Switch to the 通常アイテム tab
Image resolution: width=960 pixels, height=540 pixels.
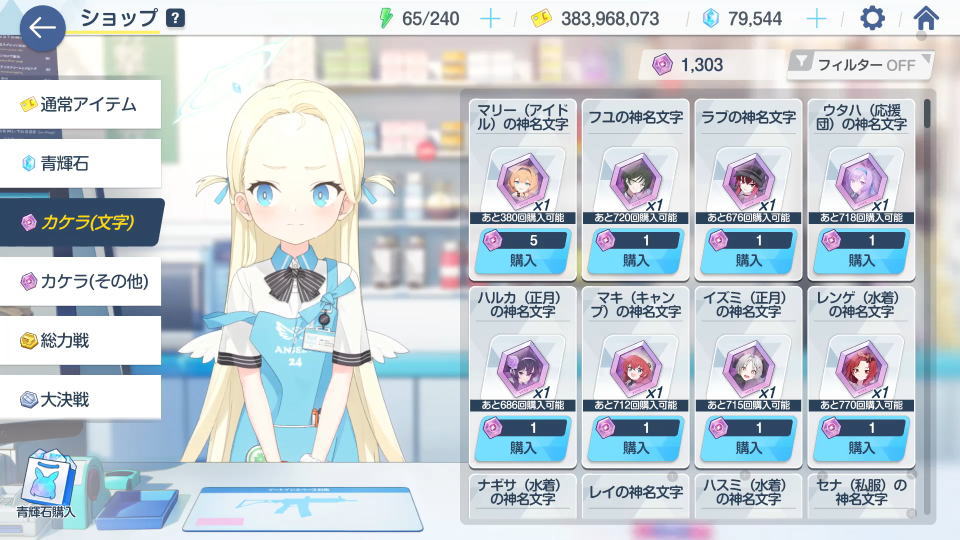[80, 104]
